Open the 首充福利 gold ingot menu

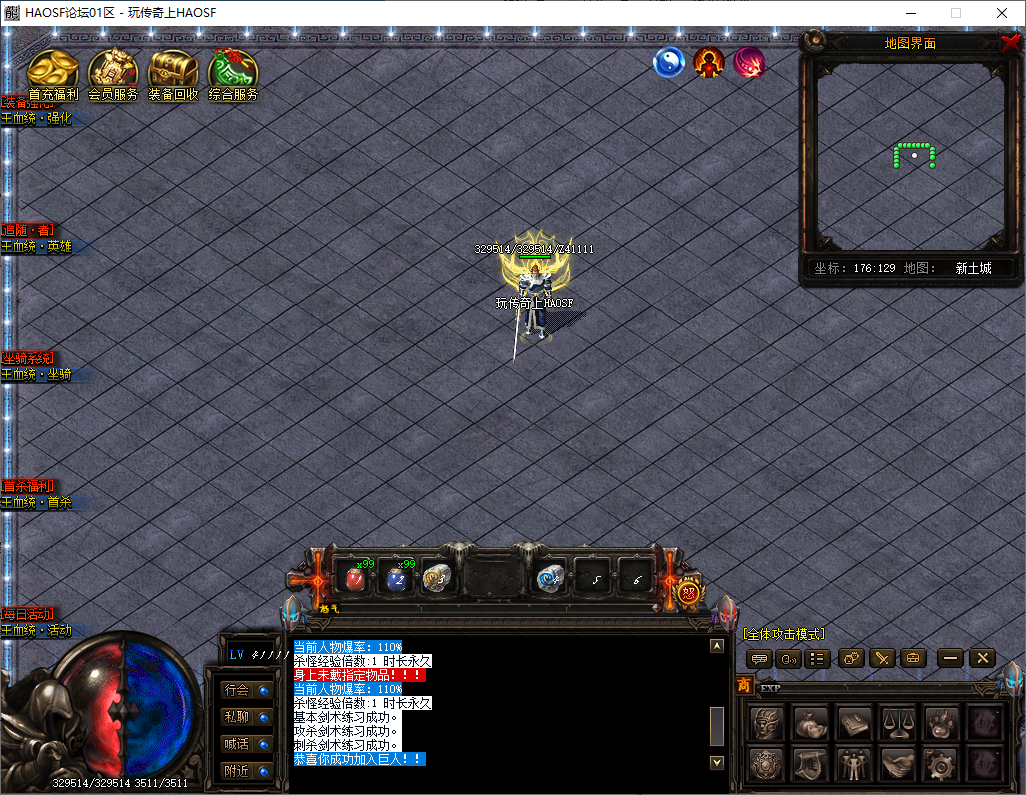click(53, 72)
